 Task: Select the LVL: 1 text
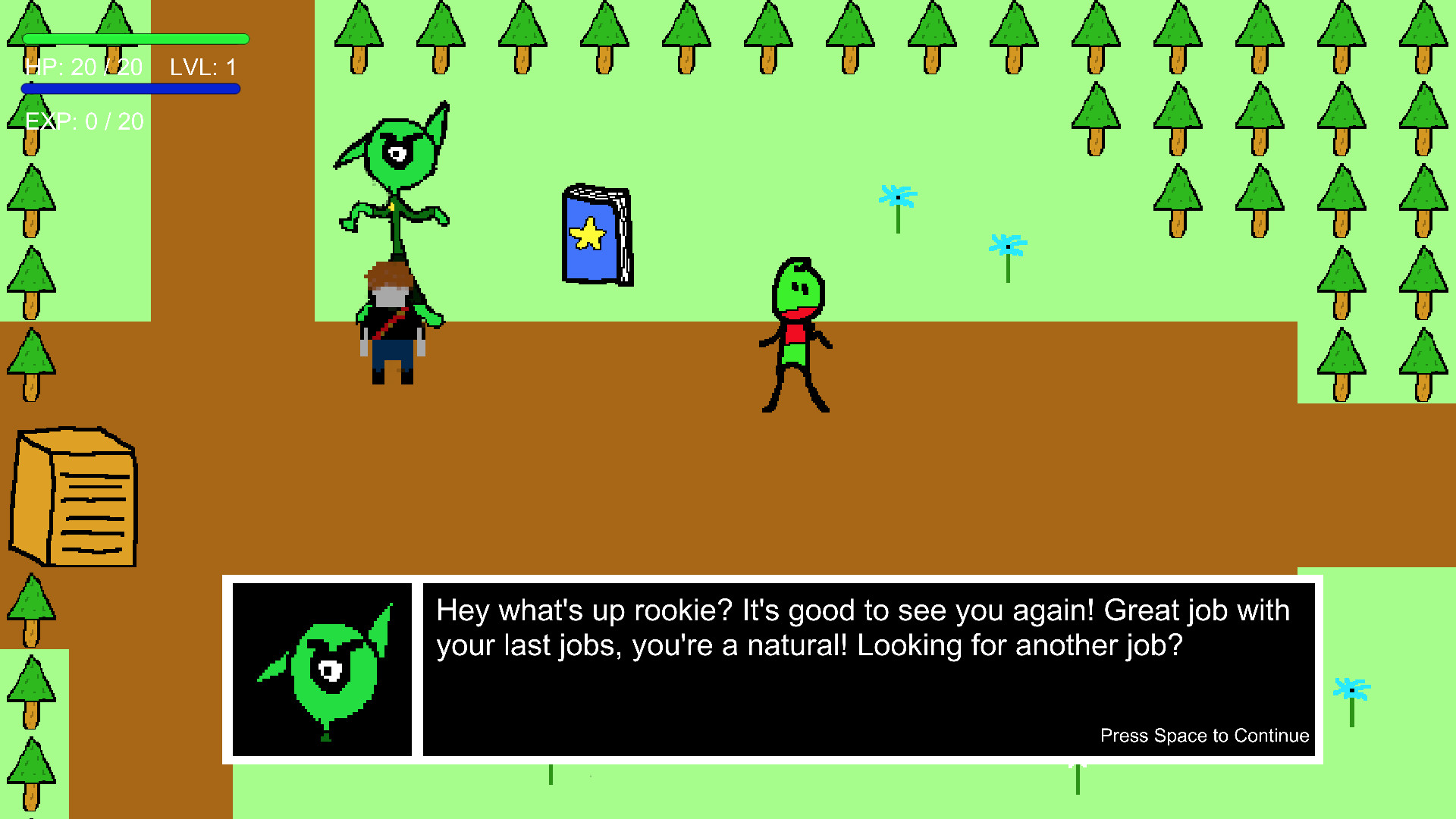tap(203, 67)
